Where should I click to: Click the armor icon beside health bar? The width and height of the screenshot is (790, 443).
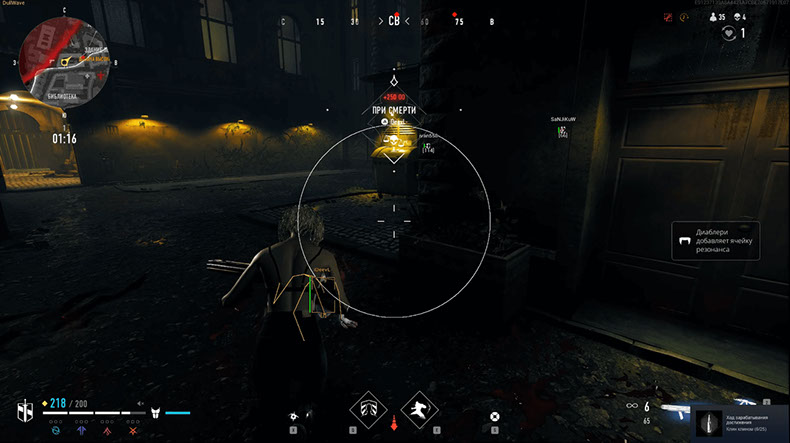pos(156,412)
